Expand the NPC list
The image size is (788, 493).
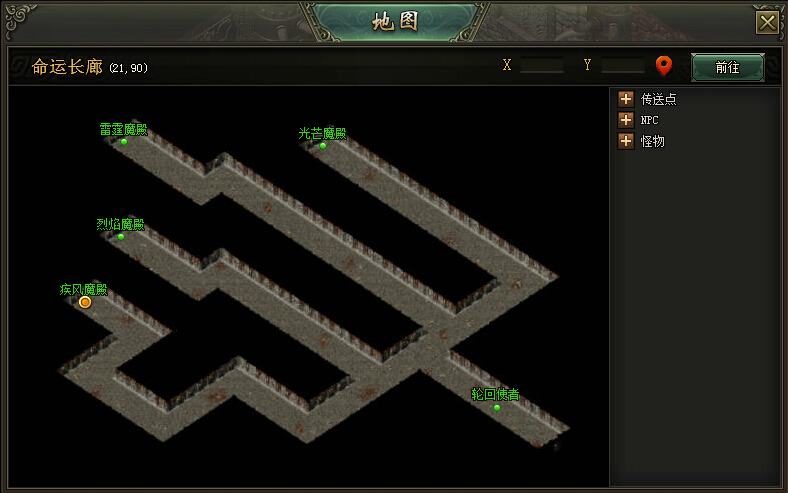[x=626, y=120]
